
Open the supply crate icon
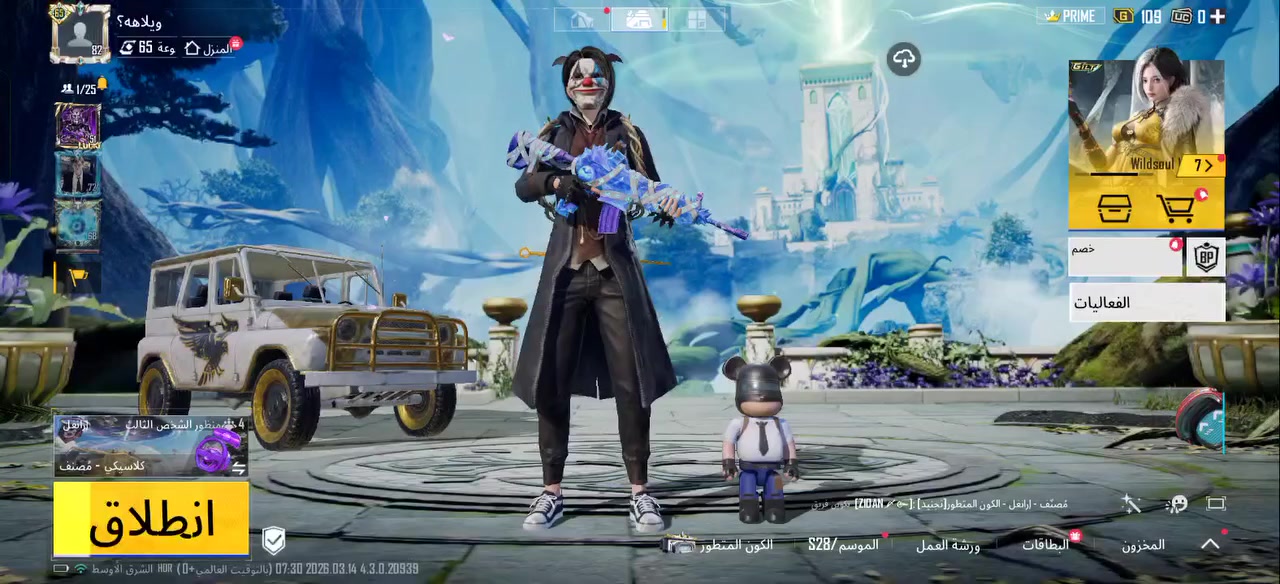(1114, 208)
